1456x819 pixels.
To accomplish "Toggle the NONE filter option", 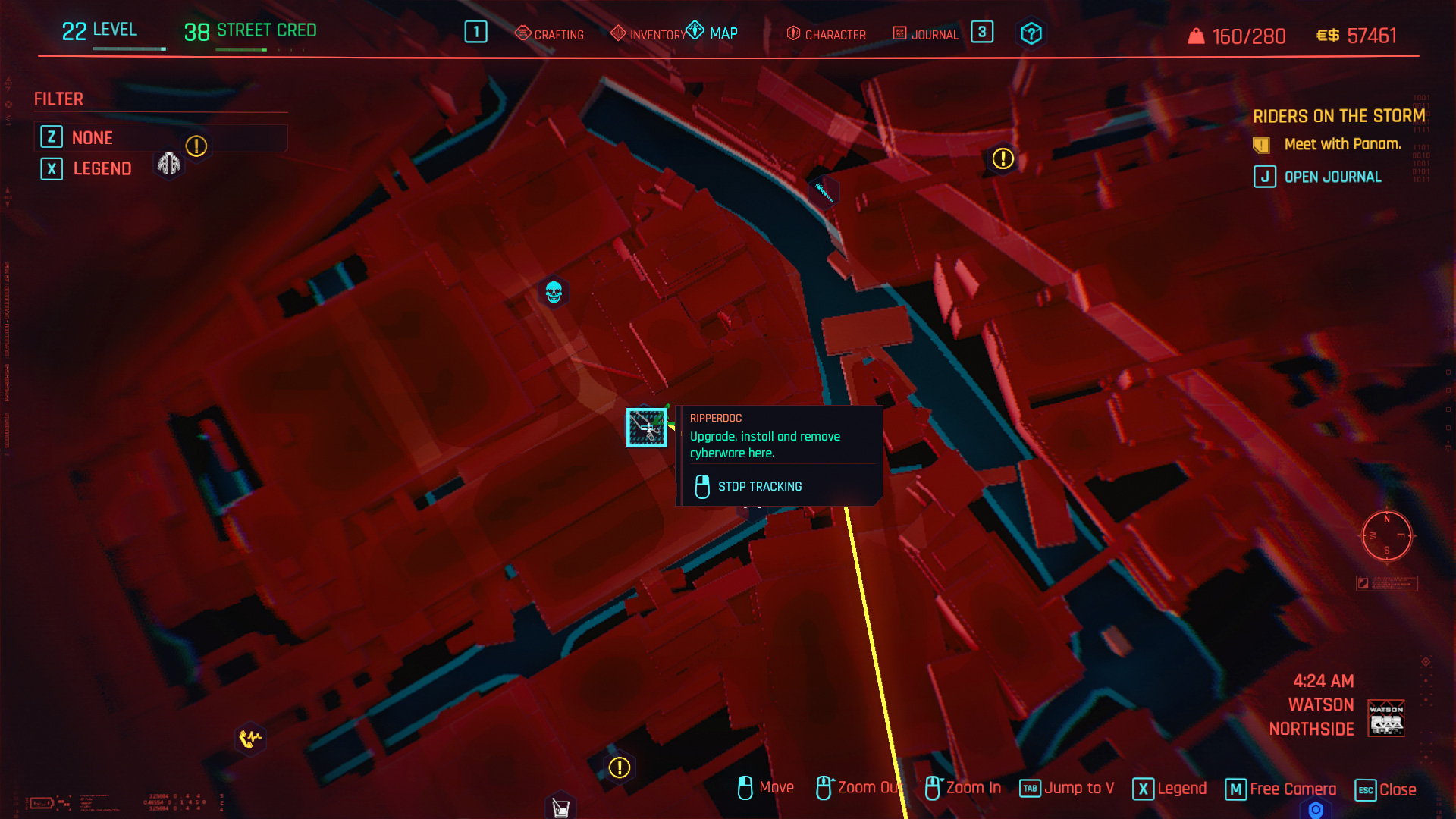I will click(93, 137).
